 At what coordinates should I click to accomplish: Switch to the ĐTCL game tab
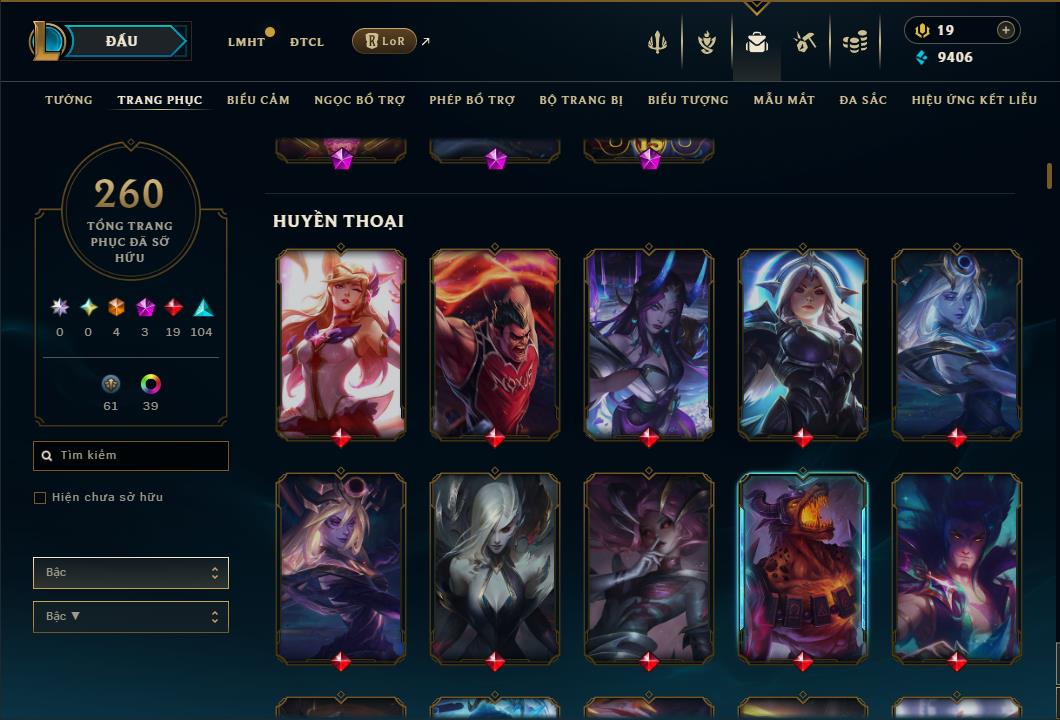pos(307,42)
